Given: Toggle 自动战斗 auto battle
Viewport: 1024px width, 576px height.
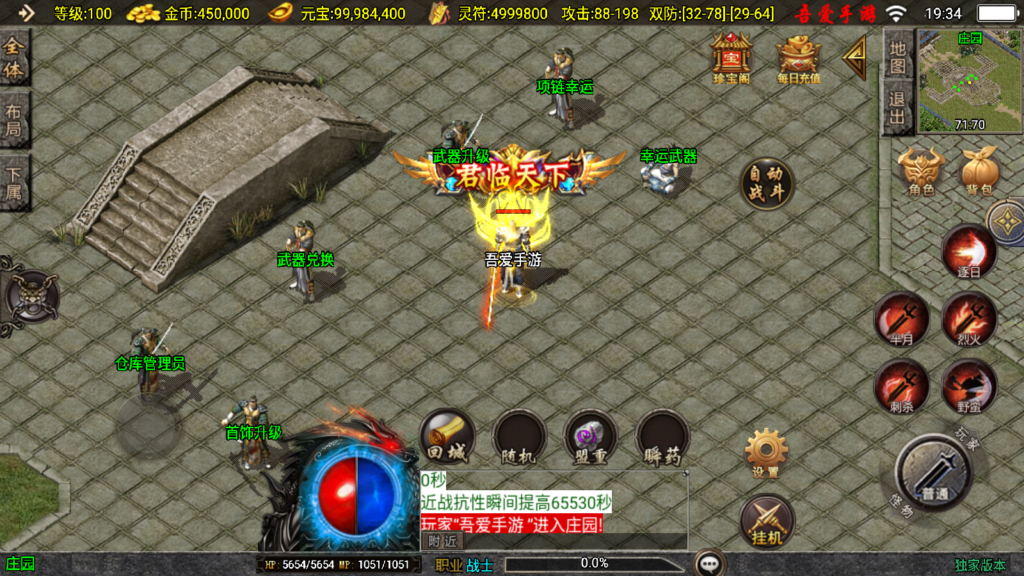Looking at the screenshot, I should (x=767, y=184).
